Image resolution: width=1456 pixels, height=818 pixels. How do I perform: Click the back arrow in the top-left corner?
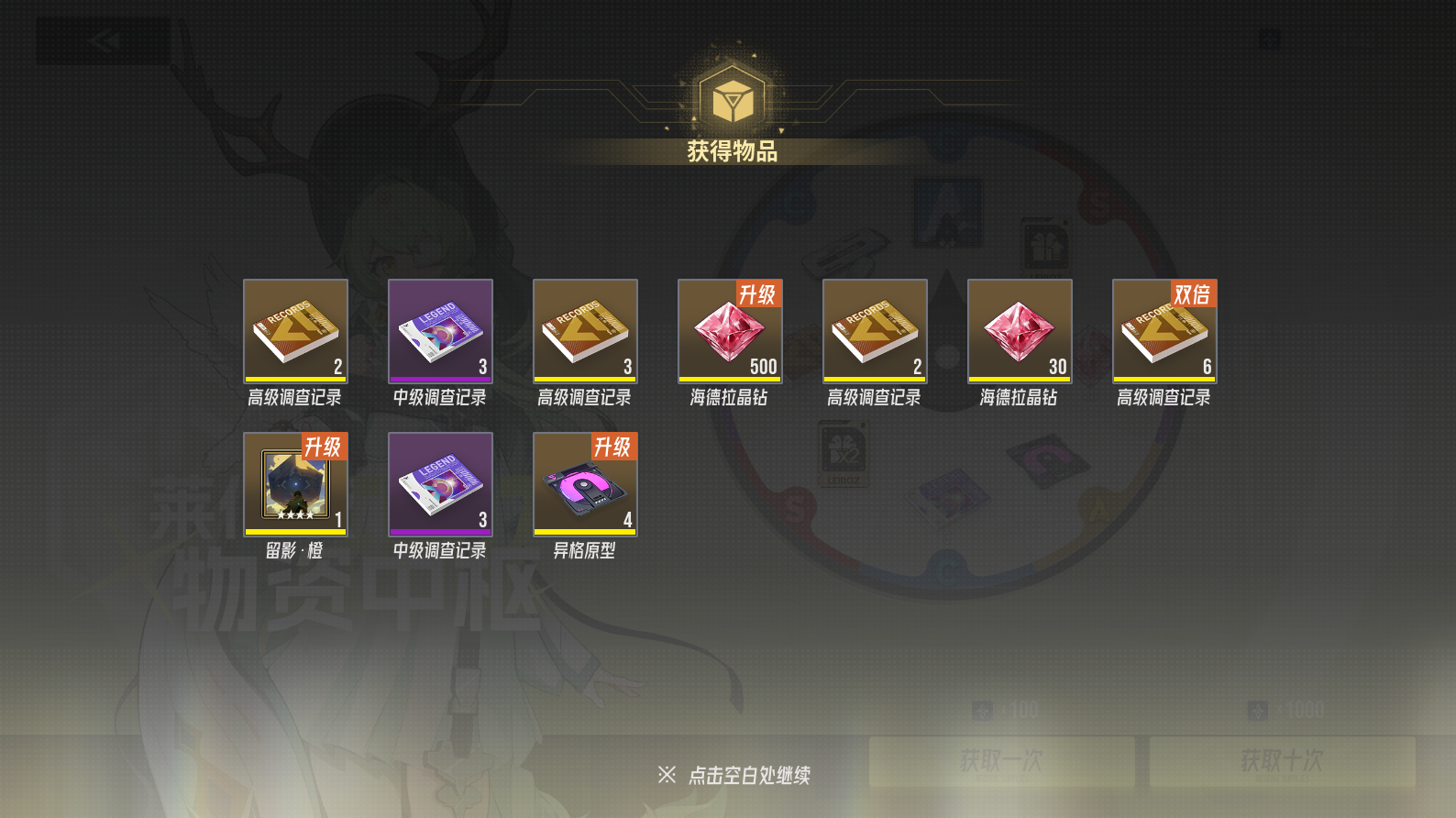103,40
